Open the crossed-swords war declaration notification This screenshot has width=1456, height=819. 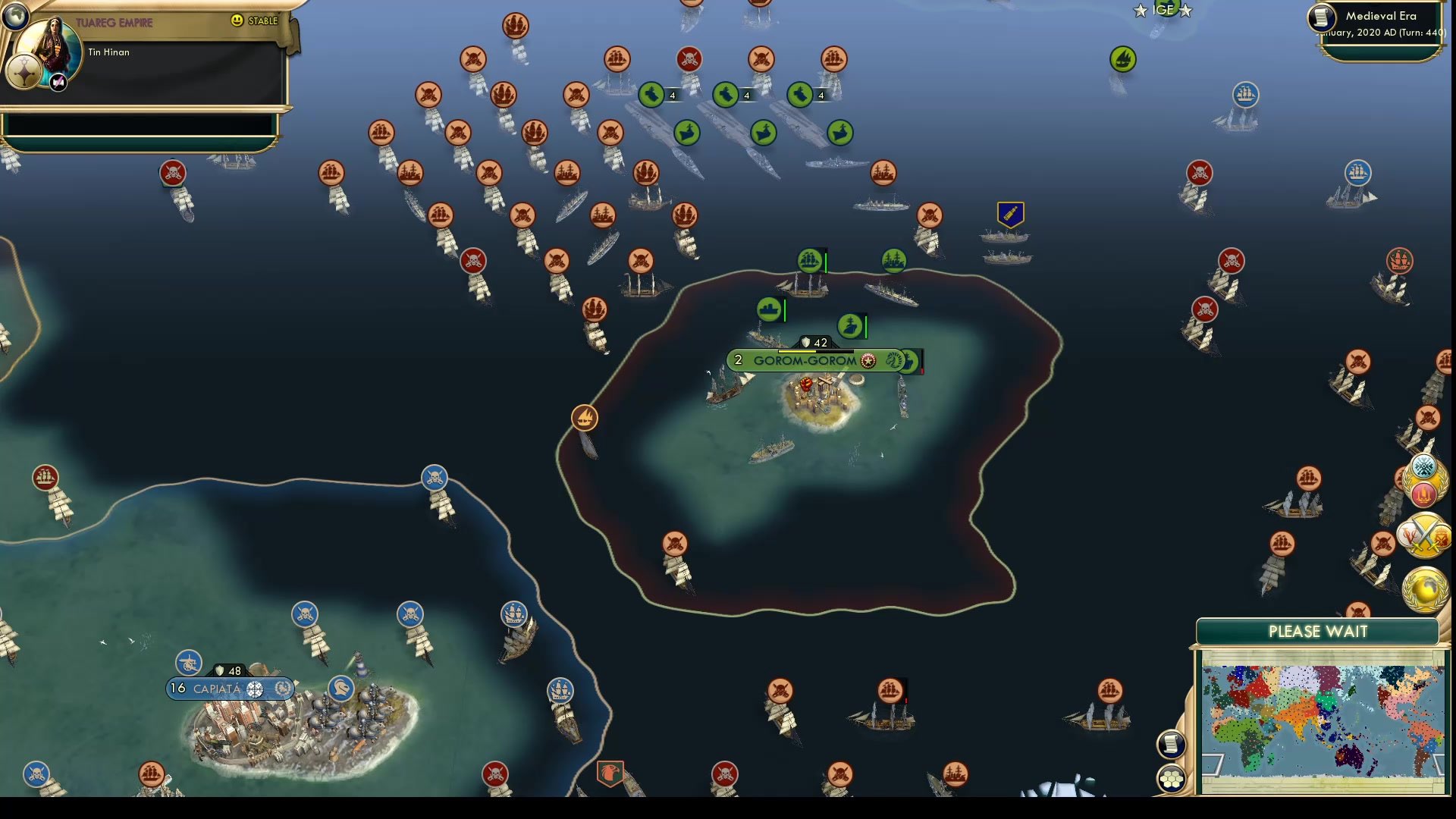click(1424, 535)
